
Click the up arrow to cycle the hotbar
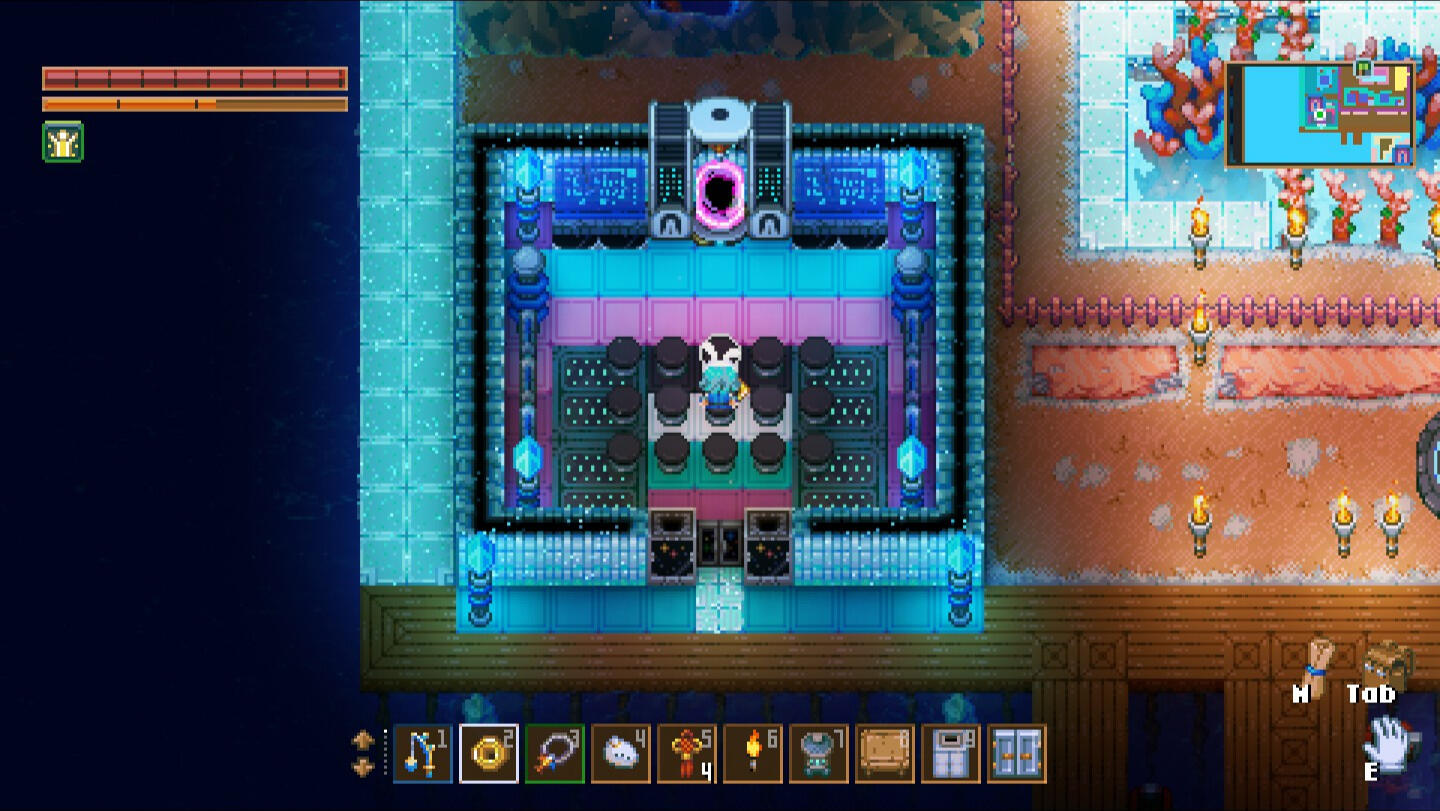[362, 740]
